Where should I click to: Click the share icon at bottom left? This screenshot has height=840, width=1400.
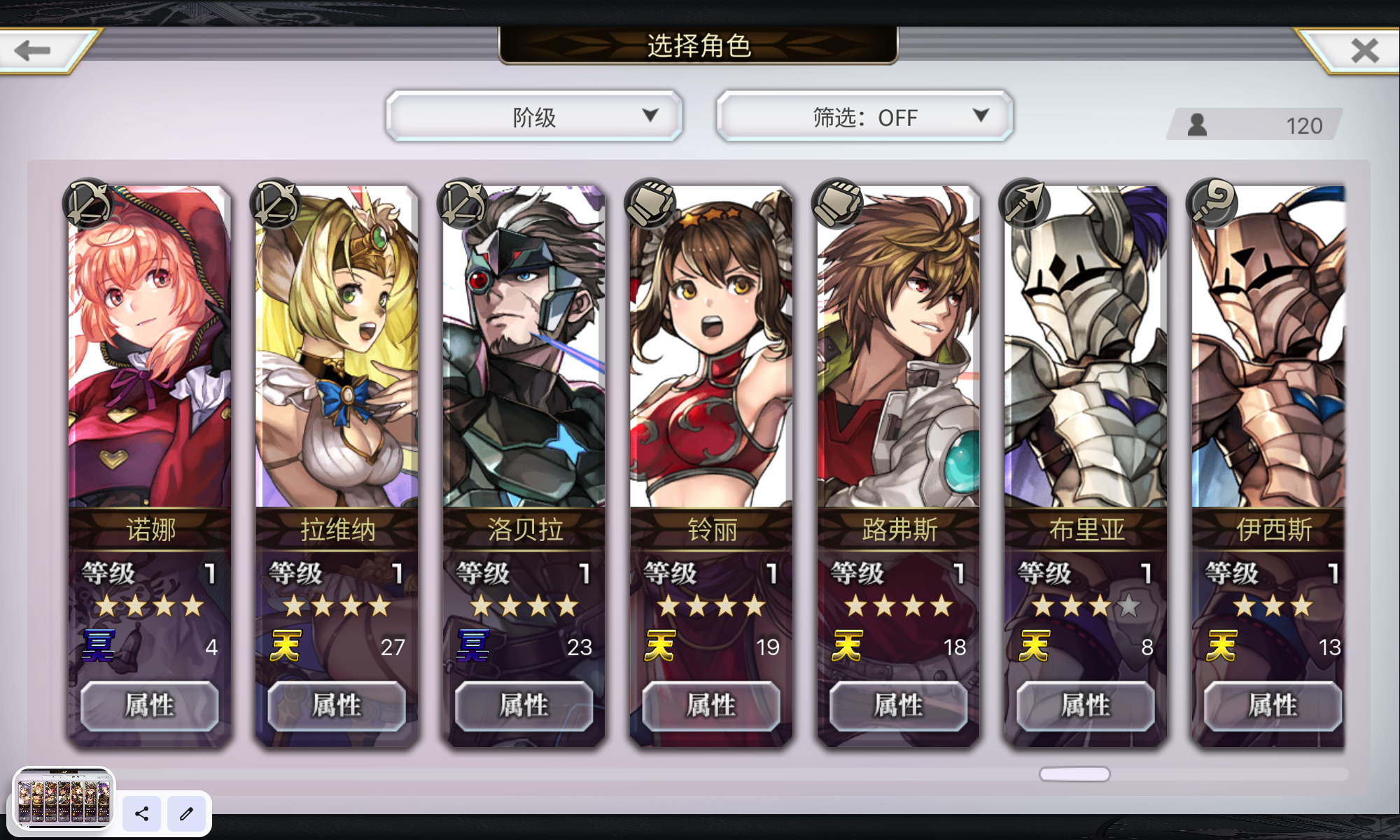pyautogui.click(x=141, y=814)
